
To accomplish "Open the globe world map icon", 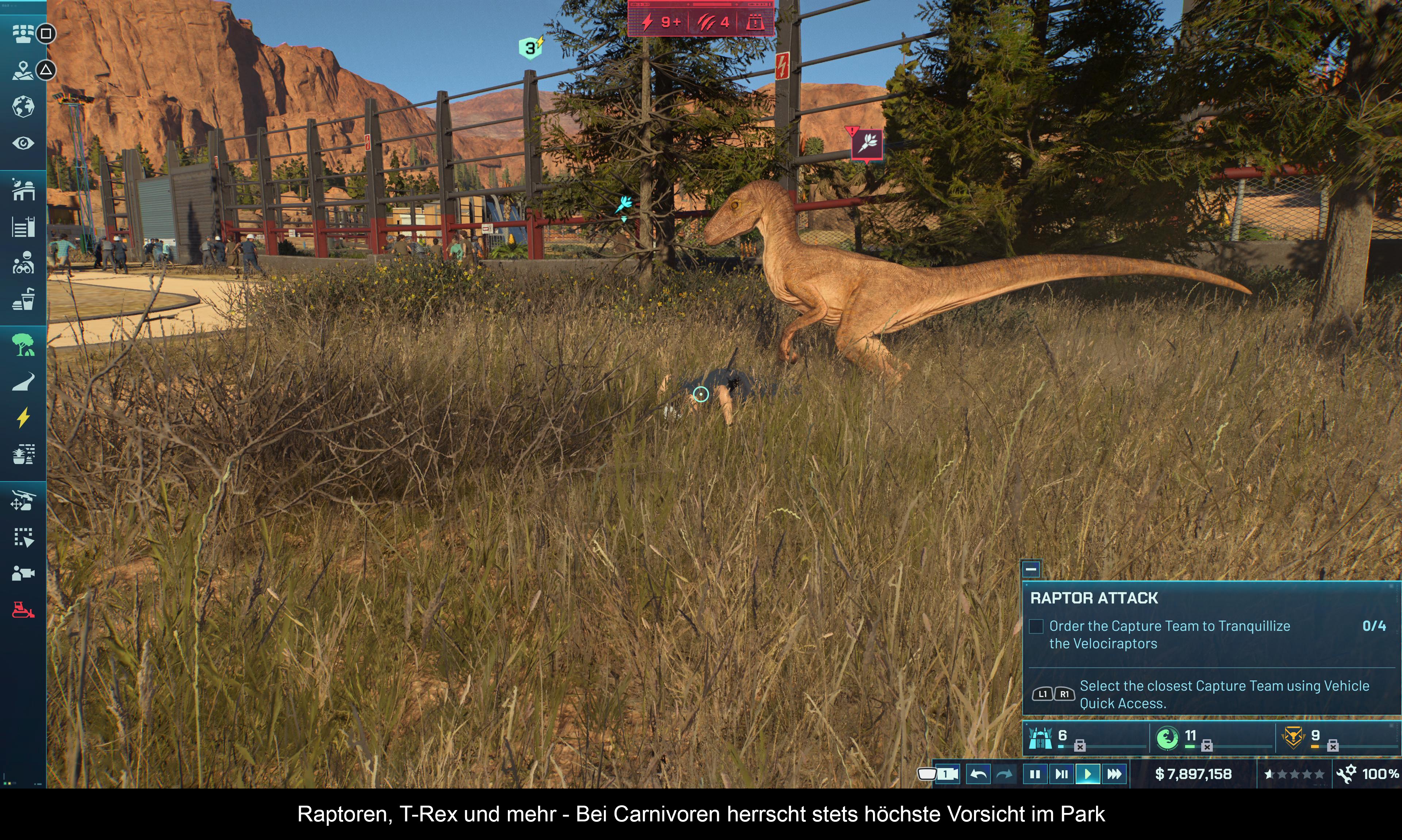I will [23, 107].
